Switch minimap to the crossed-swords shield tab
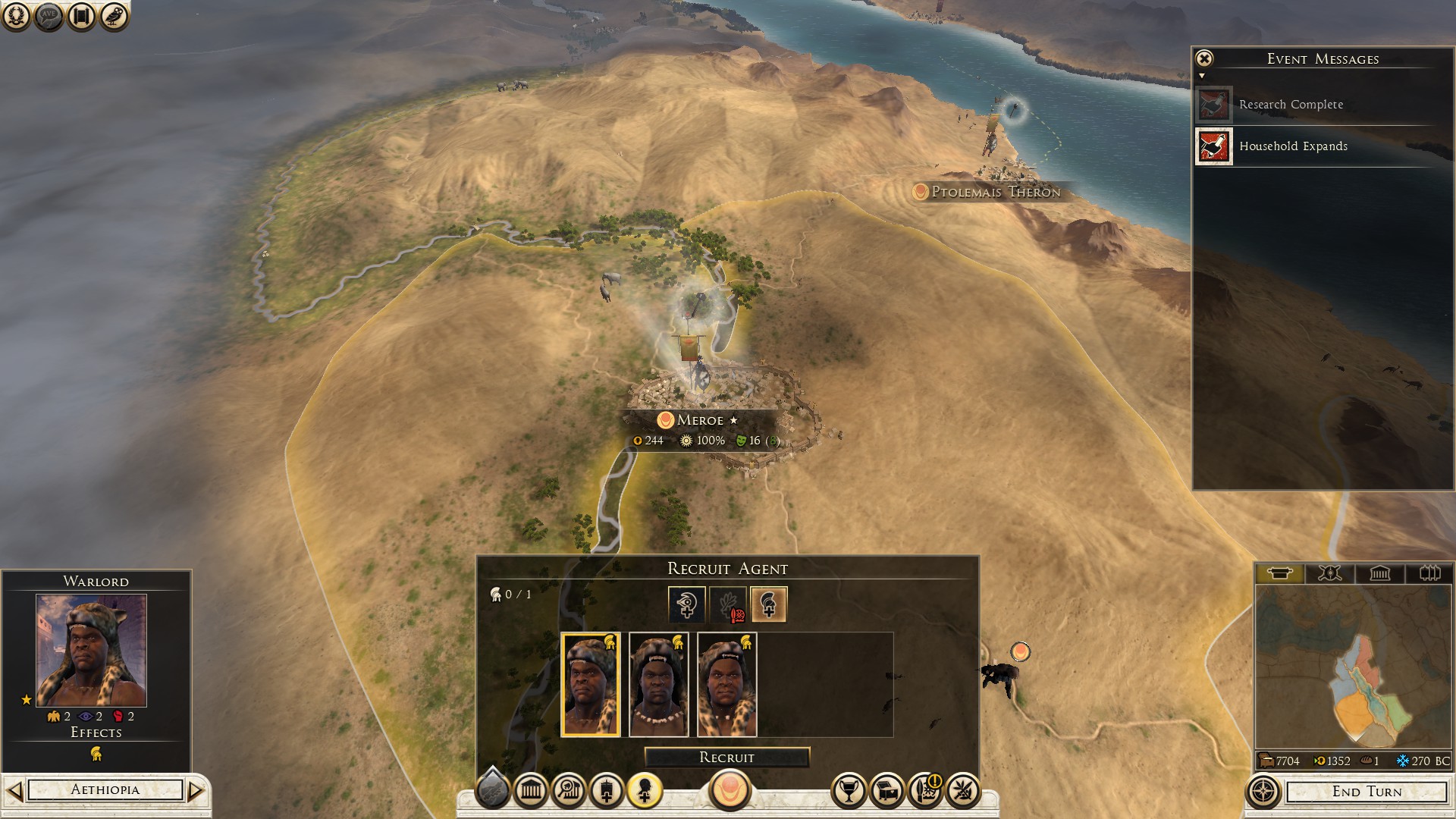 [x=1329, y=573]
